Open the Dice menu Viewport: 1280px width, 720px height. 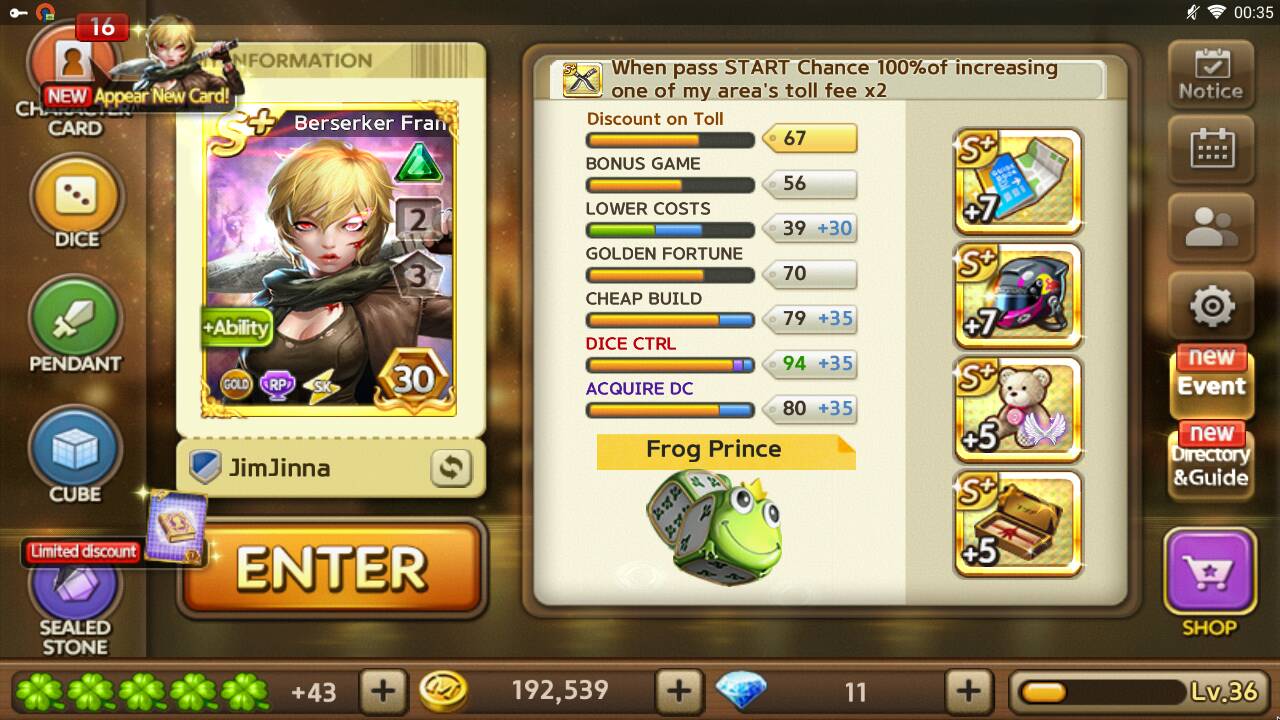click(x=76, y=200)
